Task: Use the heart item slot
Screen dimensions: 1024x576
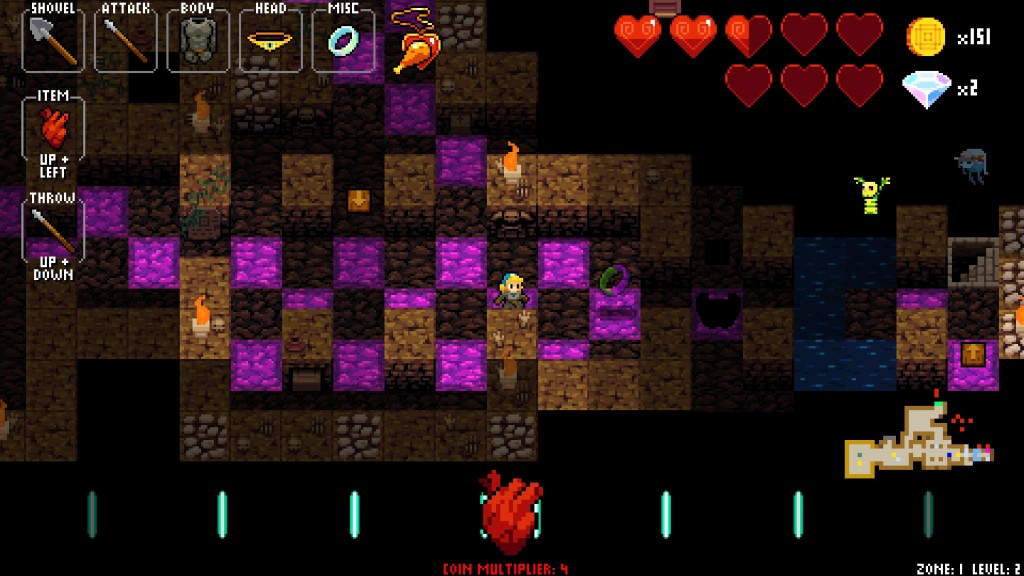Action: tap(53, 130)
